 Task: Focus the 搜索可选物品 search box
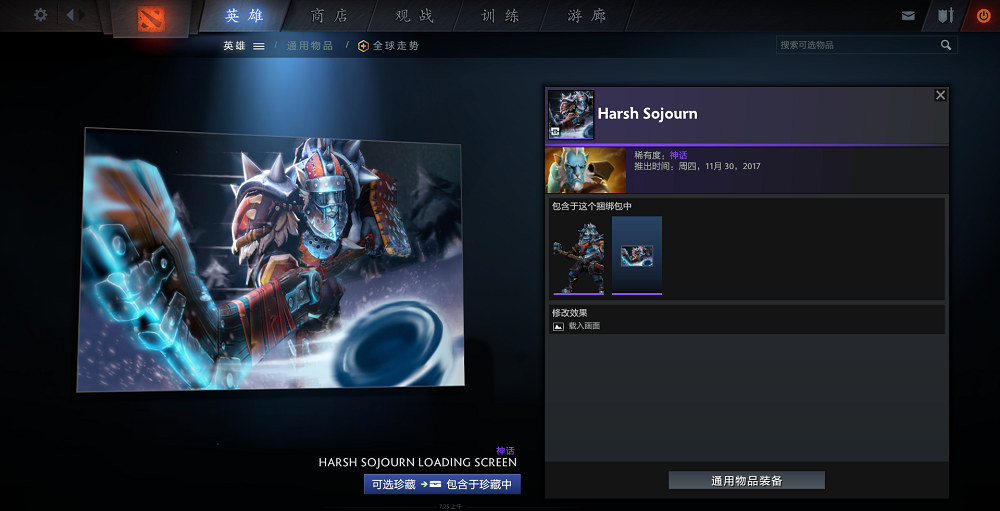point(857,45)
